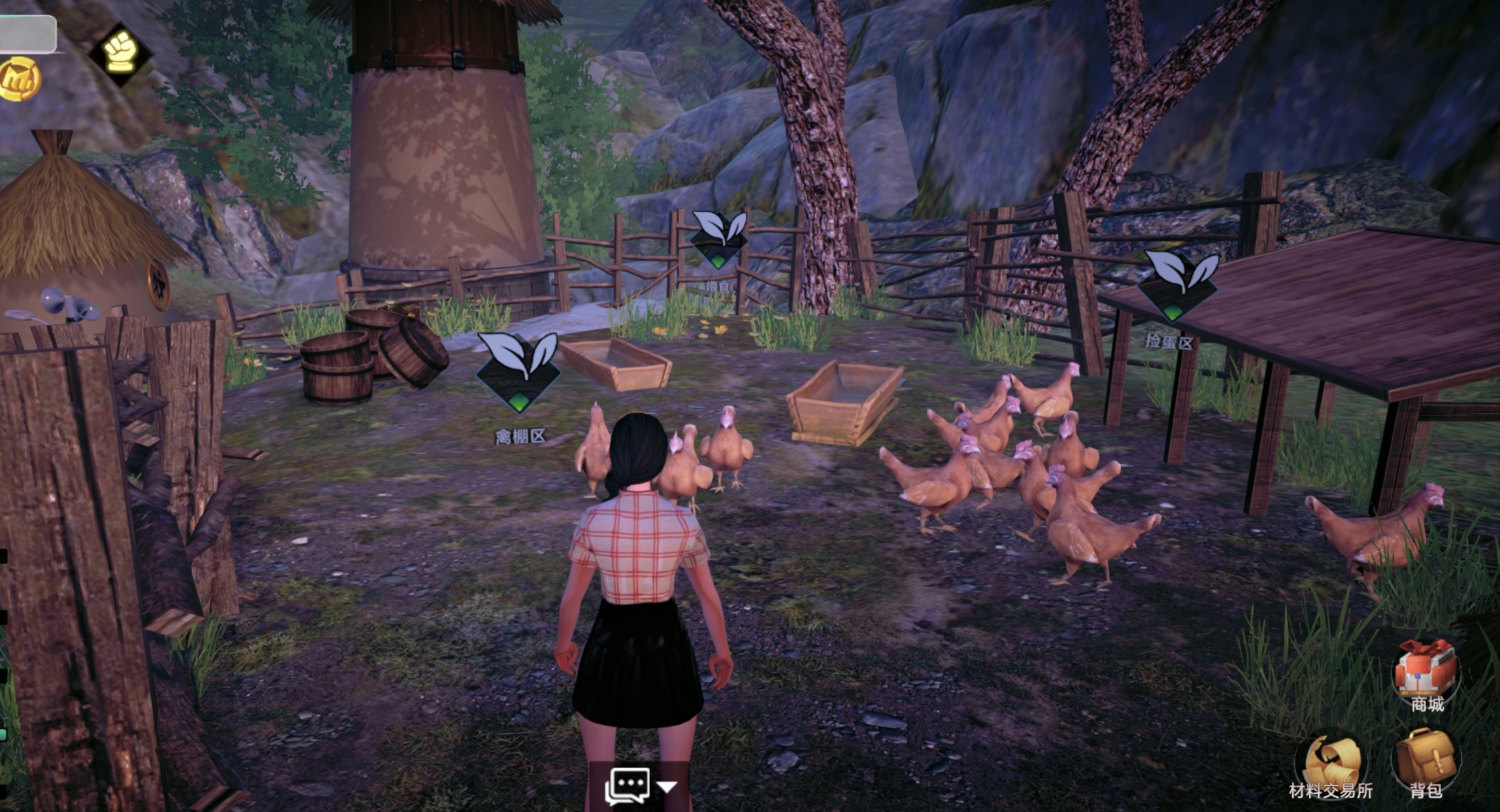1500x812 pixels.
Task: Select the 喂食 feeding leaf marker
Action: [x=718, y=239]
